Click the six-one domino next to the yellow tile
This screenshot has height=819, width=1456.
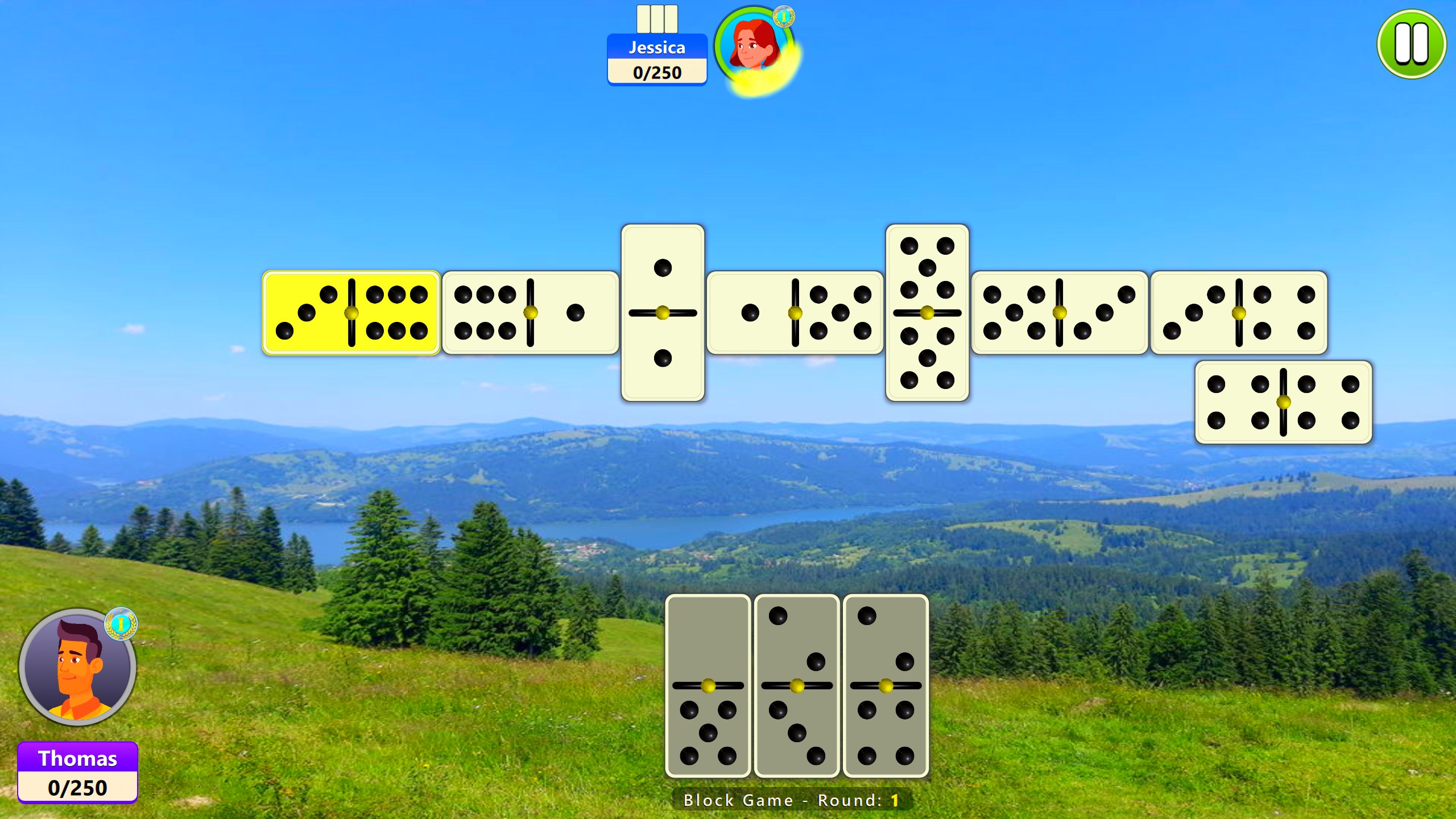click(x=532, y=313)
